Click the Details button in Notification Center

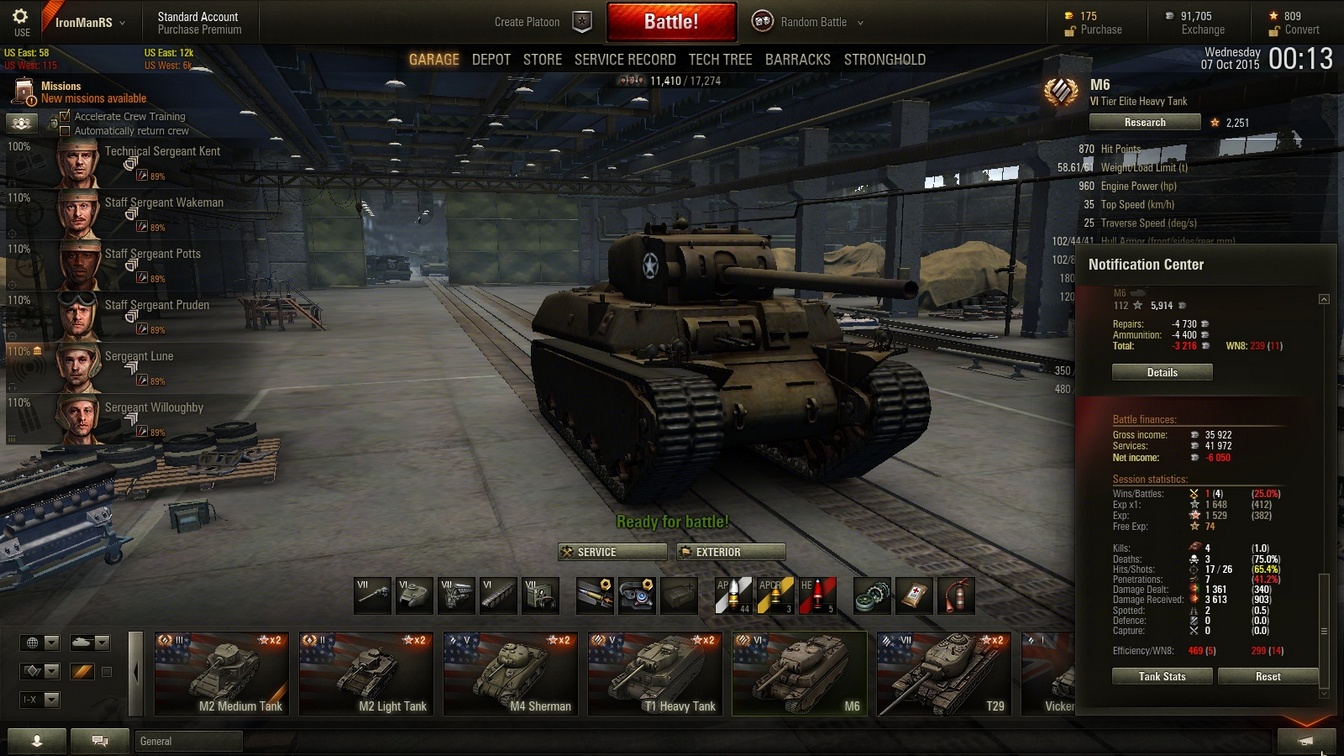(1161, 372)
